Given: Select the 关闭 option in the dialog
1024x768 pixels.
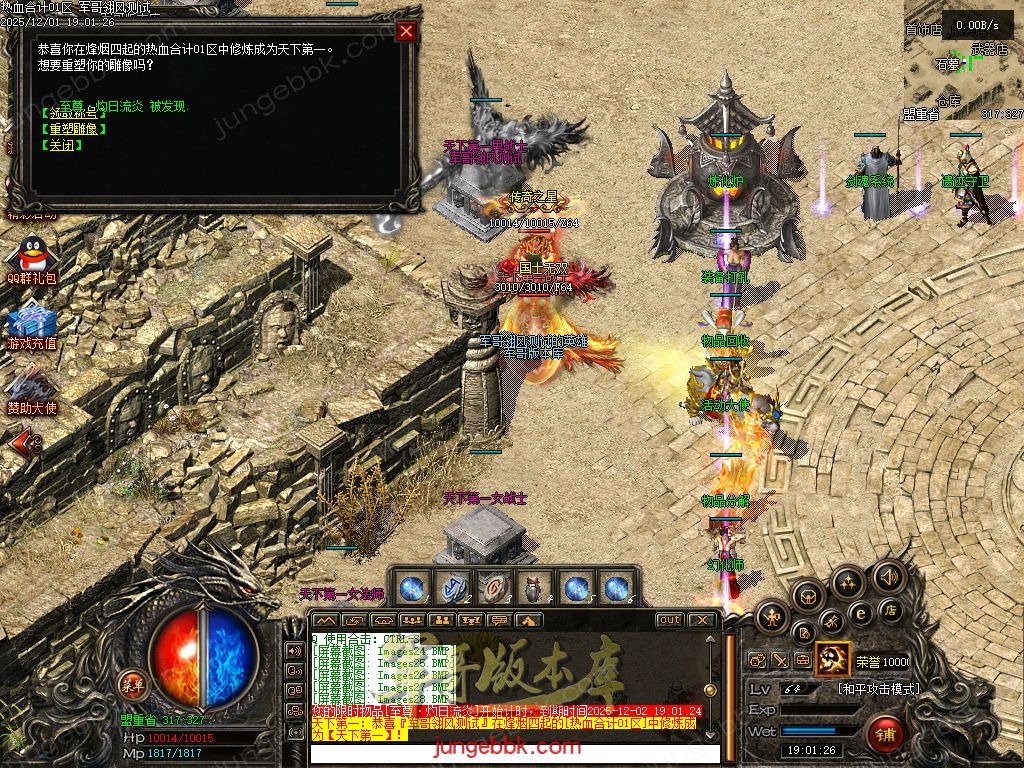Looking at the screenshot, I should [x=62, y=146].
